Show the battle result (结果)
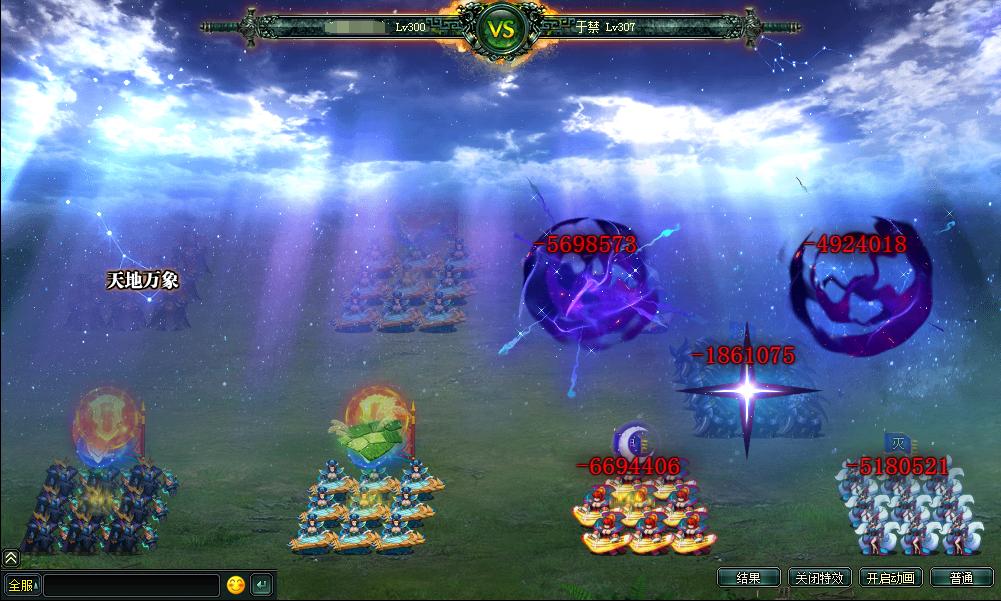Image resolution: width=1001 pixels, height=601 pixels. 748,578
